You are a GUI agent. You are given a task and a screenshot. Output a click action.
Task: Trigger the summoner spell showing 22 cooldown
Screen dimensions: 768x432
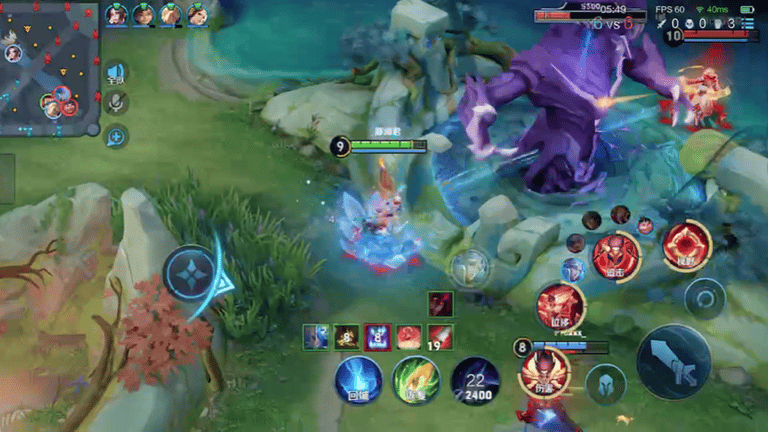click(x=475, y=381)
